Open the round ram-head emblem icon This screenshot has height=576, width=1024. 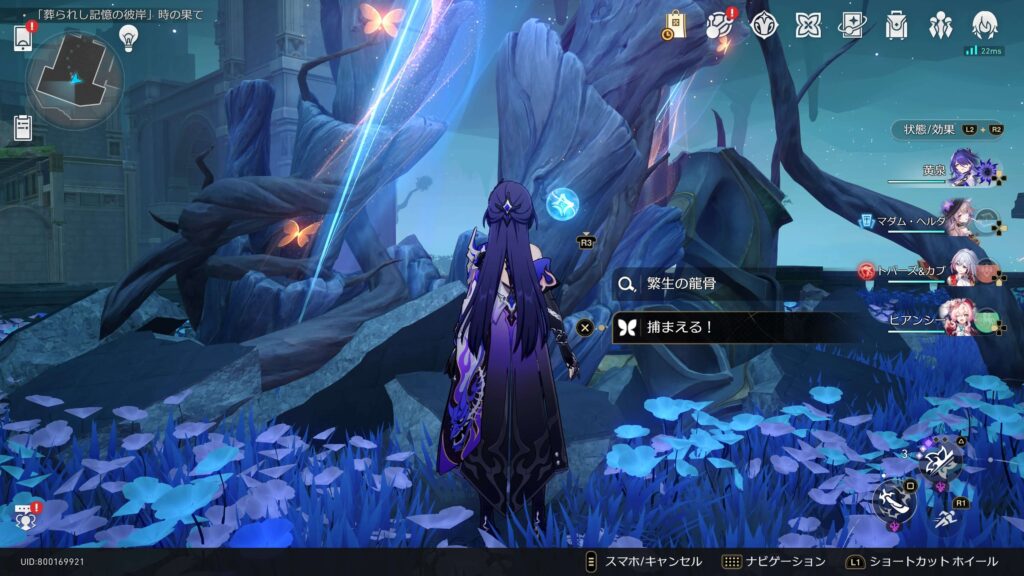[765, 26]
